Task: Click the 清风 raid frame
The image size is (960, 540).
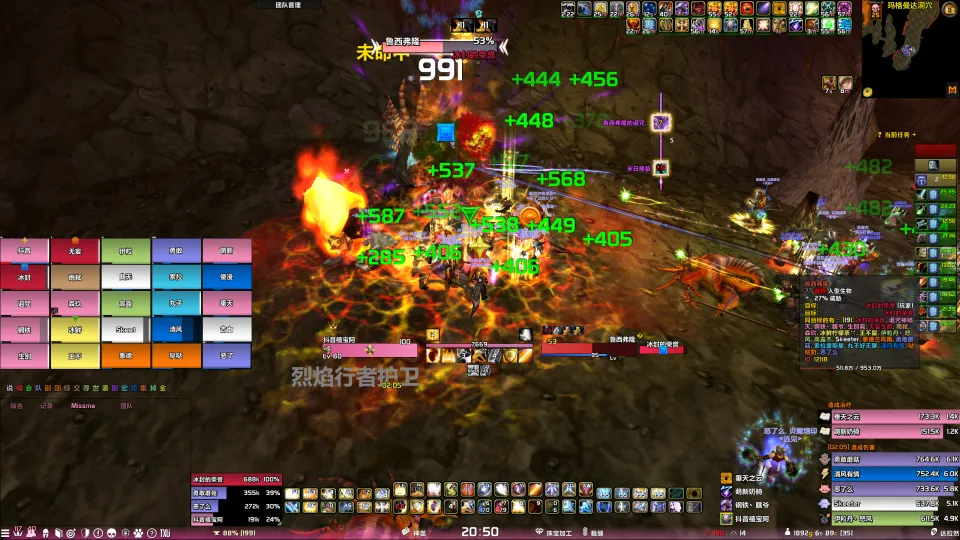Action: pos(176,329)
